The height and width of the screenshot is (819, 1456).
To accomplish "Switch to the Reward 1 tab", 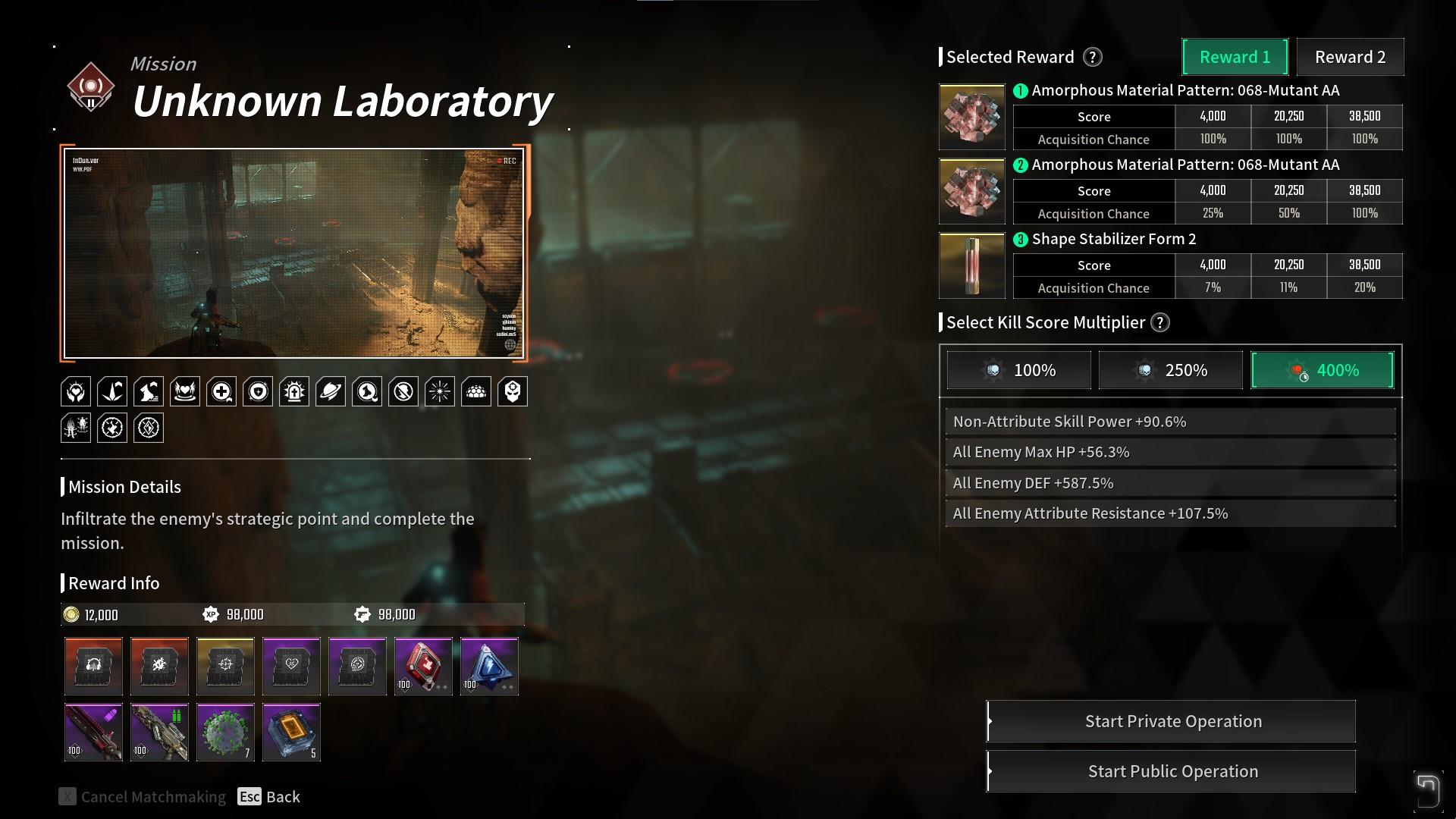I will pyautogui.click(x=1235, y=57).
